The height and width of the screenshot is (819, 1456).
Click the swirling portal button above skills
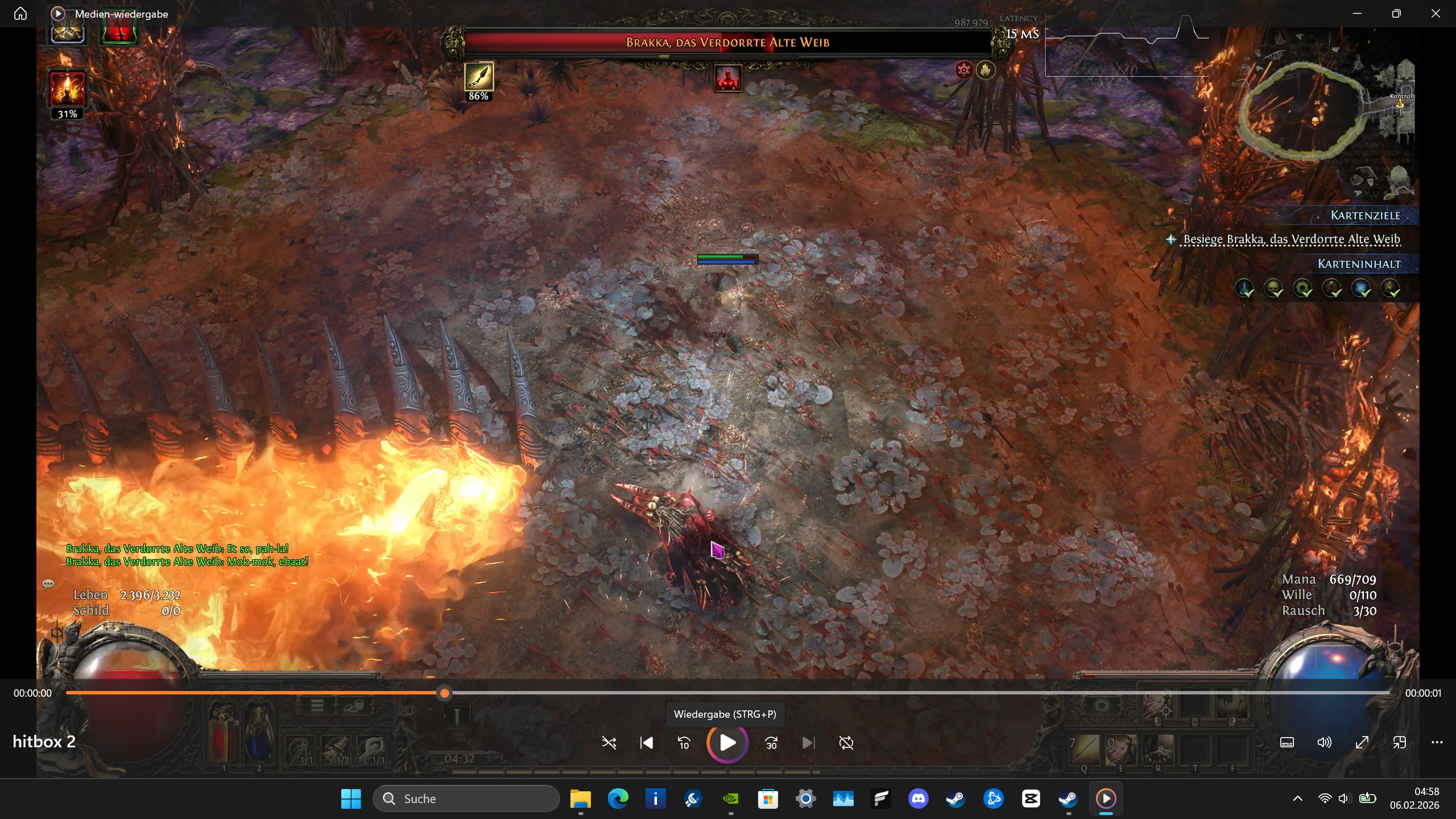[1102, 706]
